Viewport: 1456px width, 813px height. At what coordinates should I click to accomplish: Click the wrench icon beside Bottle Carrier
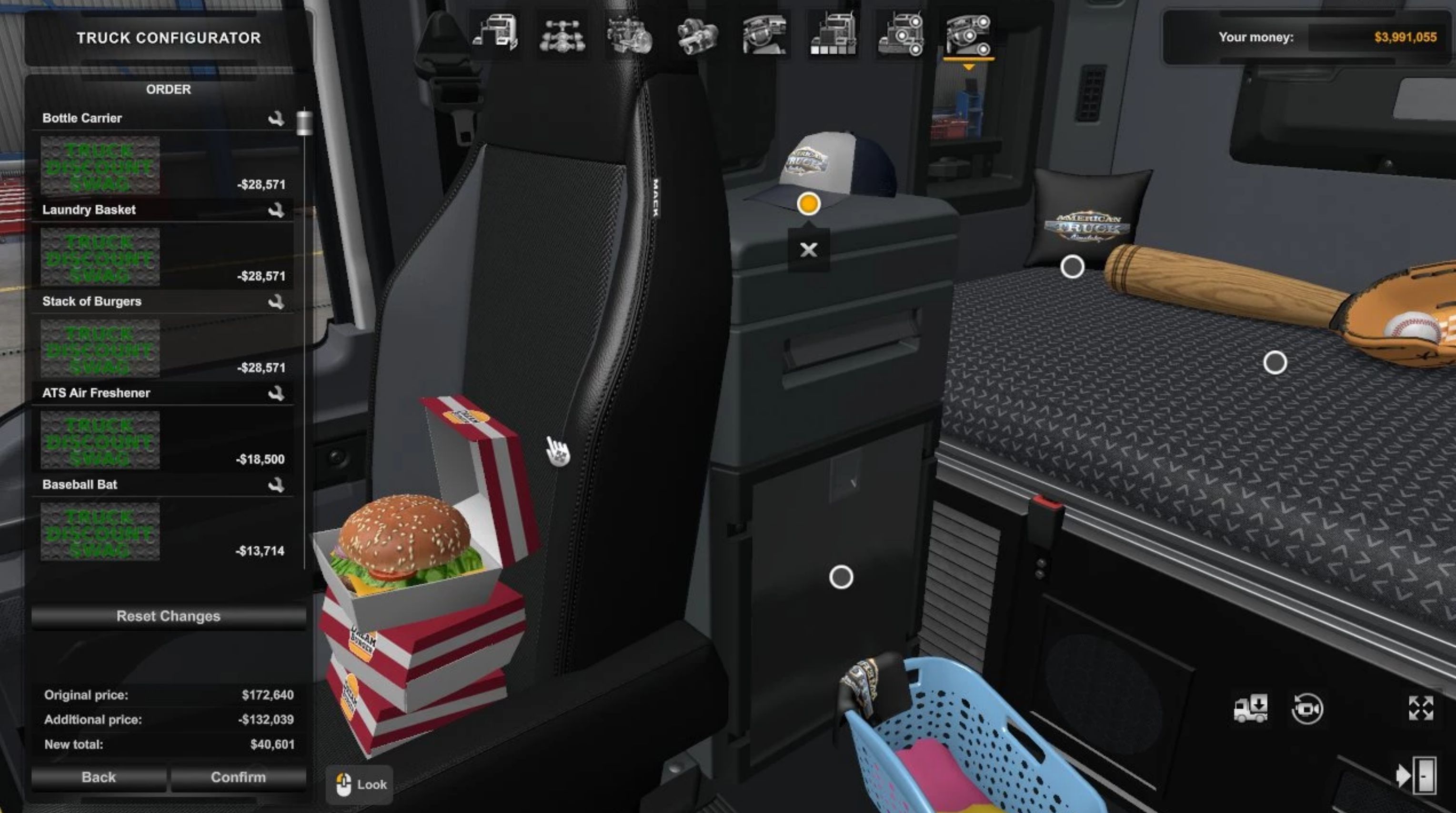tap(276, 119)
